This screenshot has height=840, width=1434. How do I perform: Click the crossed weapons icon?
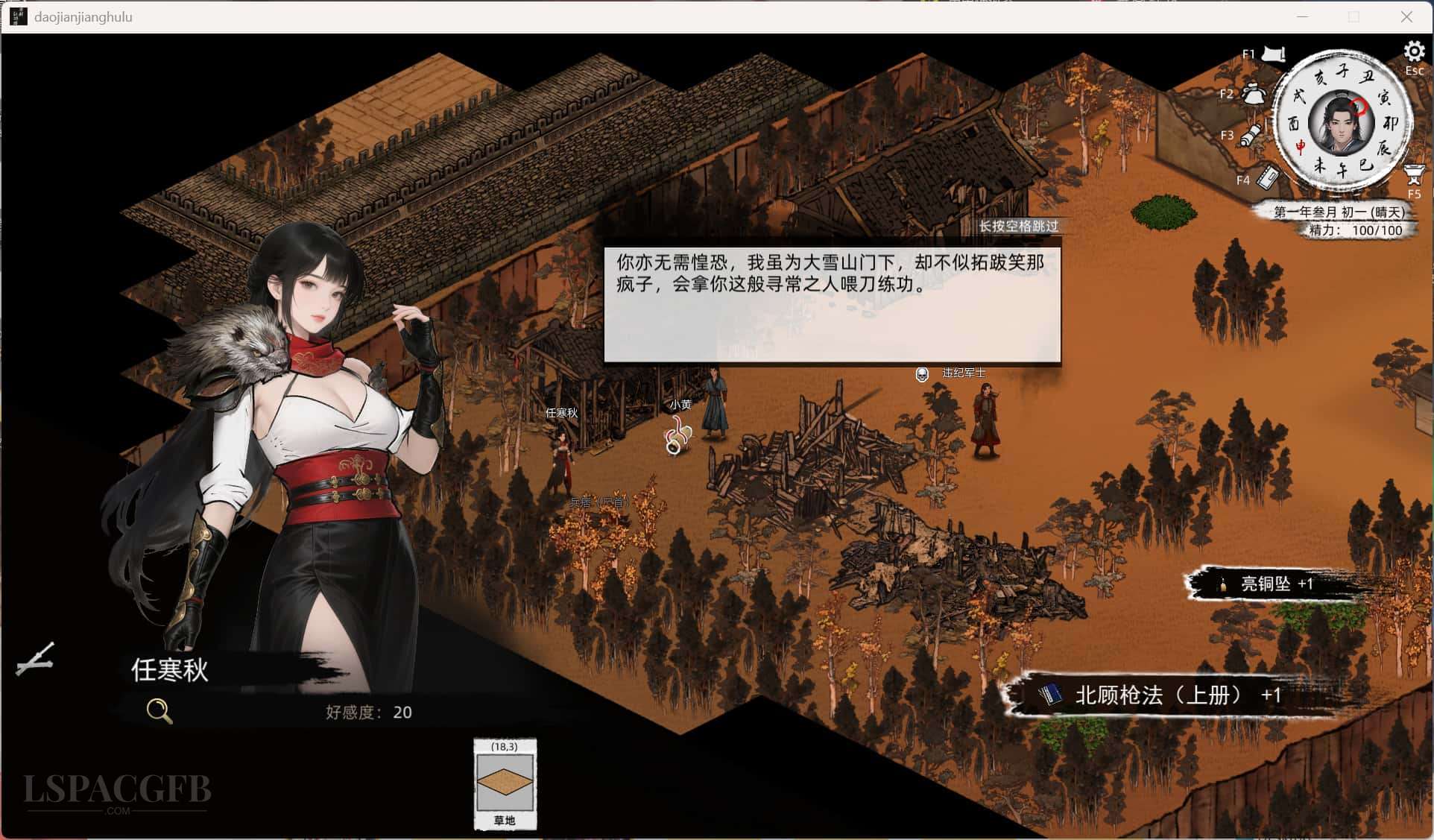(35, 660)
